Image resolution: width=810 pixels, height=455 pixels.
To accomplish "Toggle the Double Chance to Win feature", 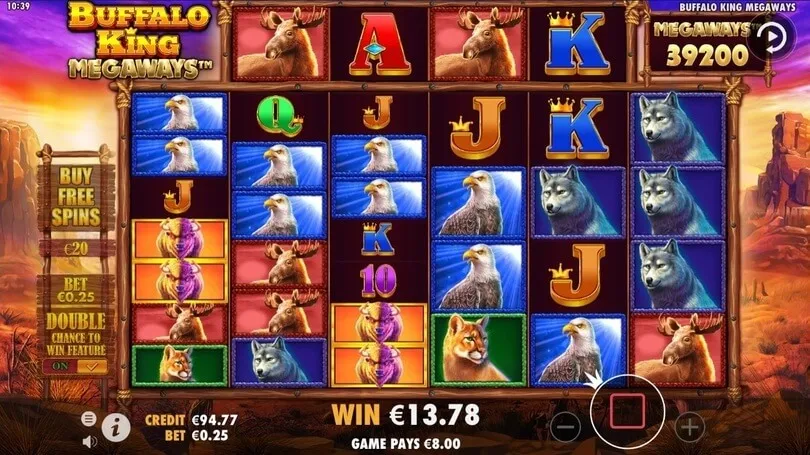I will (77, 366).
